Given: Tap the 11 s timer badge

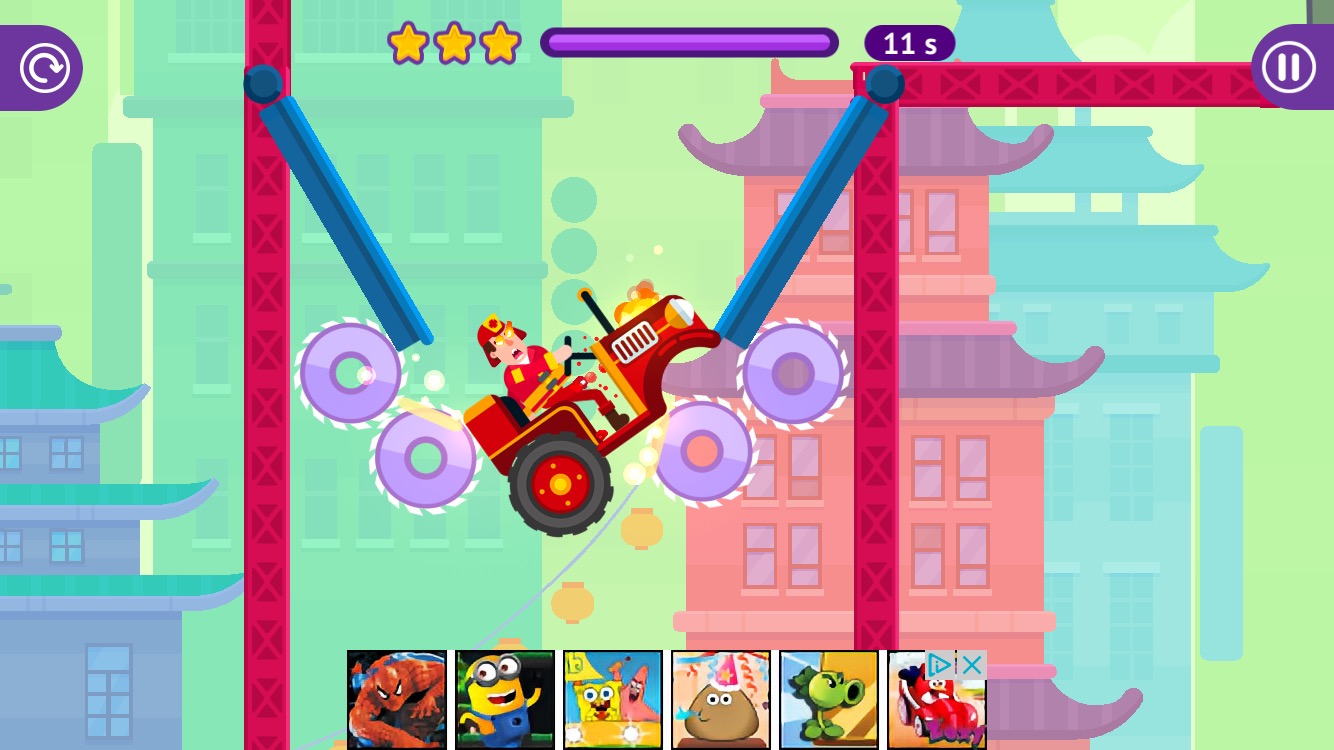Looking at the screenshot, I should pyautogui.click(x=908, y=43).
